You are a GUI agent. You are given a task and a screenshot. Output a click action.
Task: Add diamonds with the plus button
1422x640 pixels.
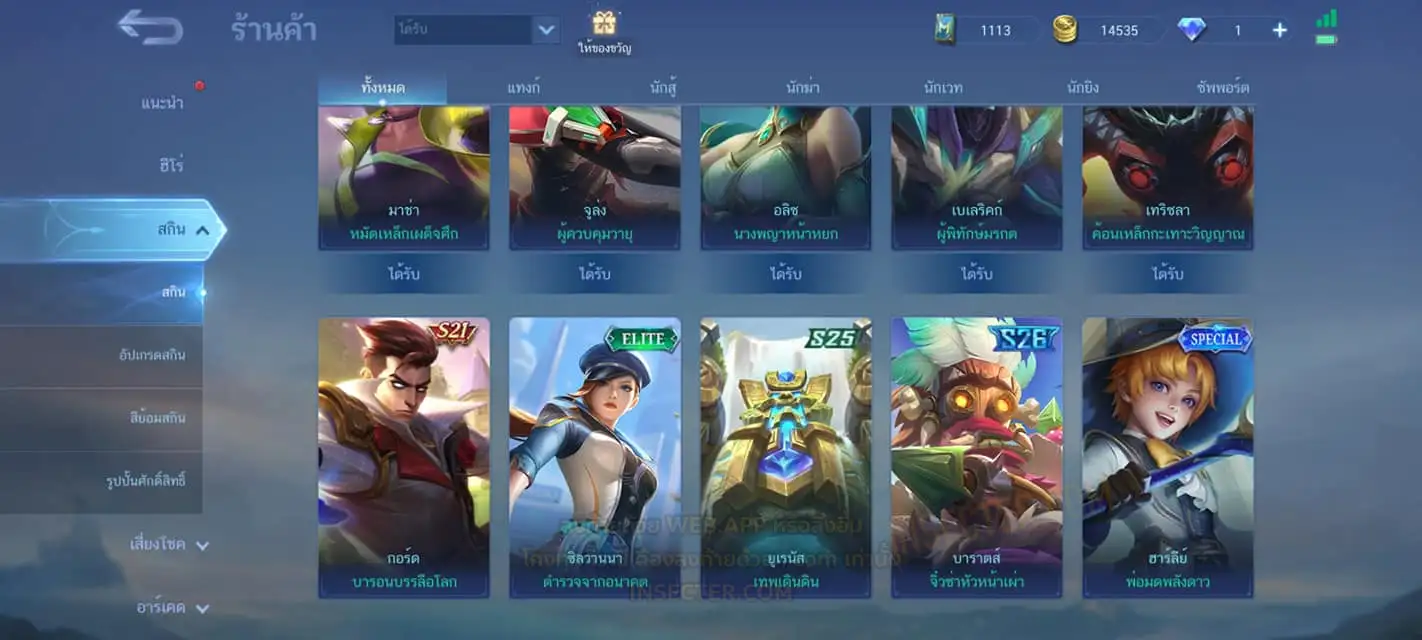[x=1280, y=30]
